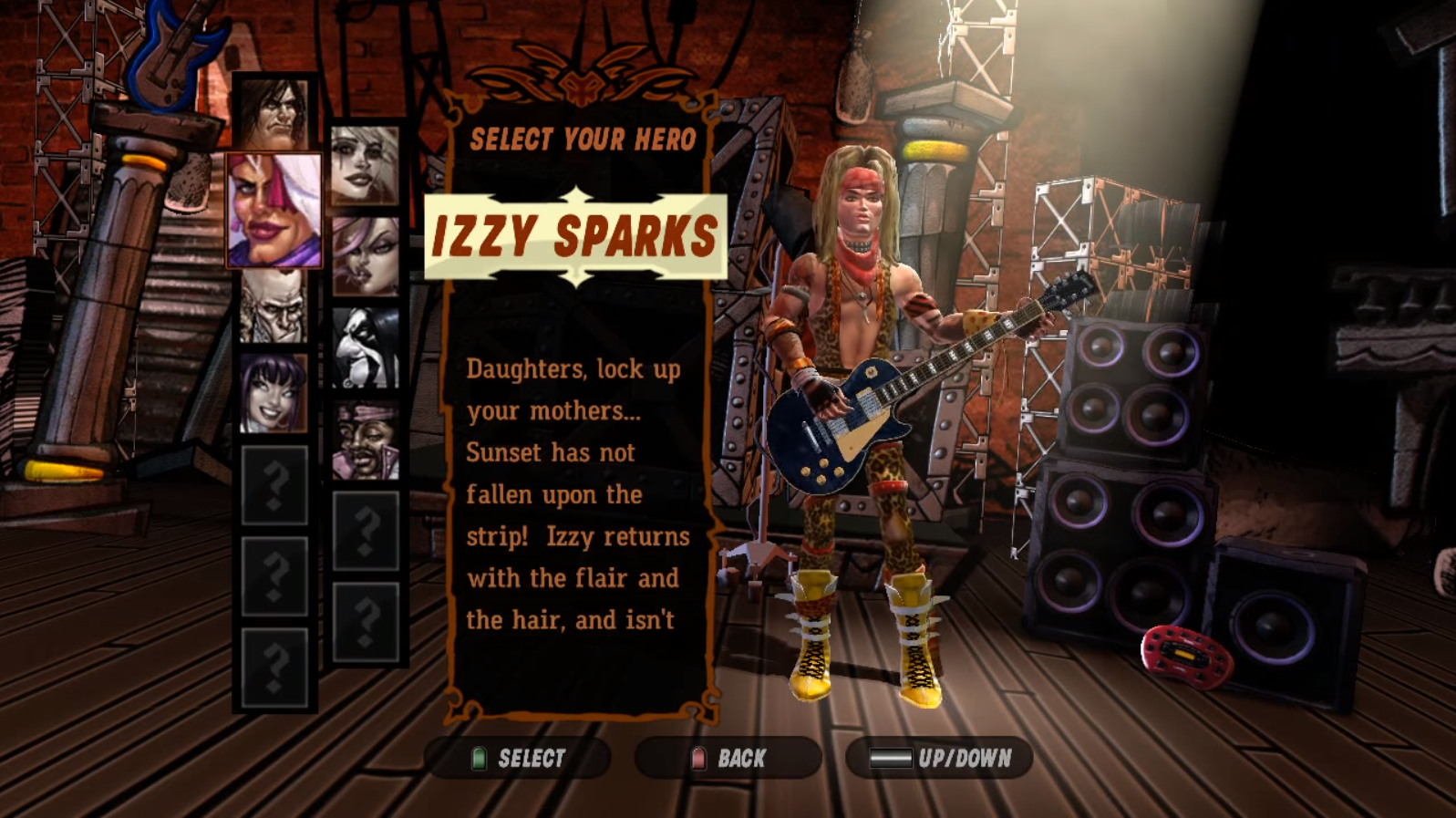Click the bottom locked slot in left column
The width and height of the screenshot is (1456, 818).
pyautogui.click(x=274, y=661)
